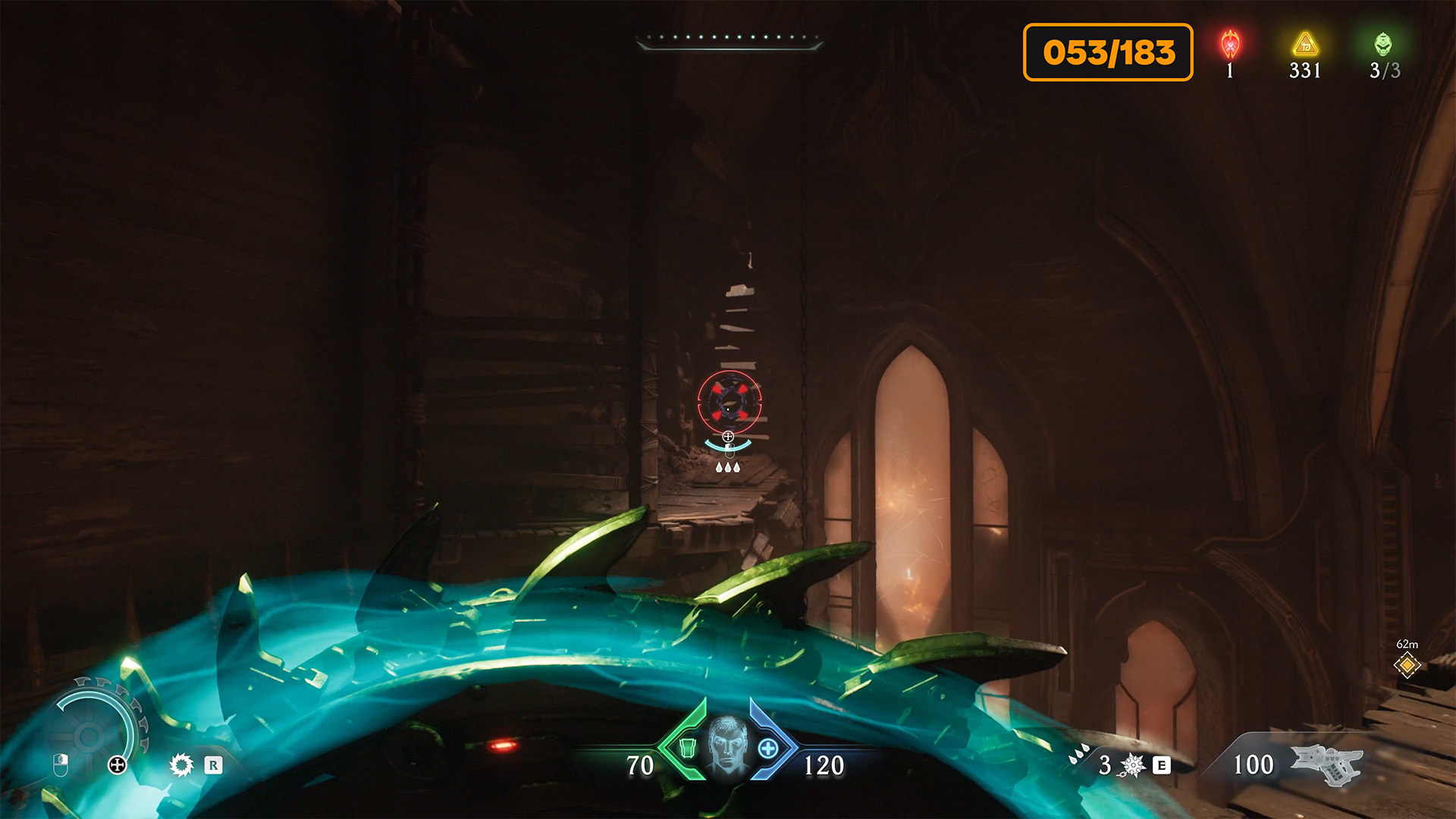The height and width of the screenshot is (819, 1456).
Task: Click the compass bar at top
Action: point(730,40)
